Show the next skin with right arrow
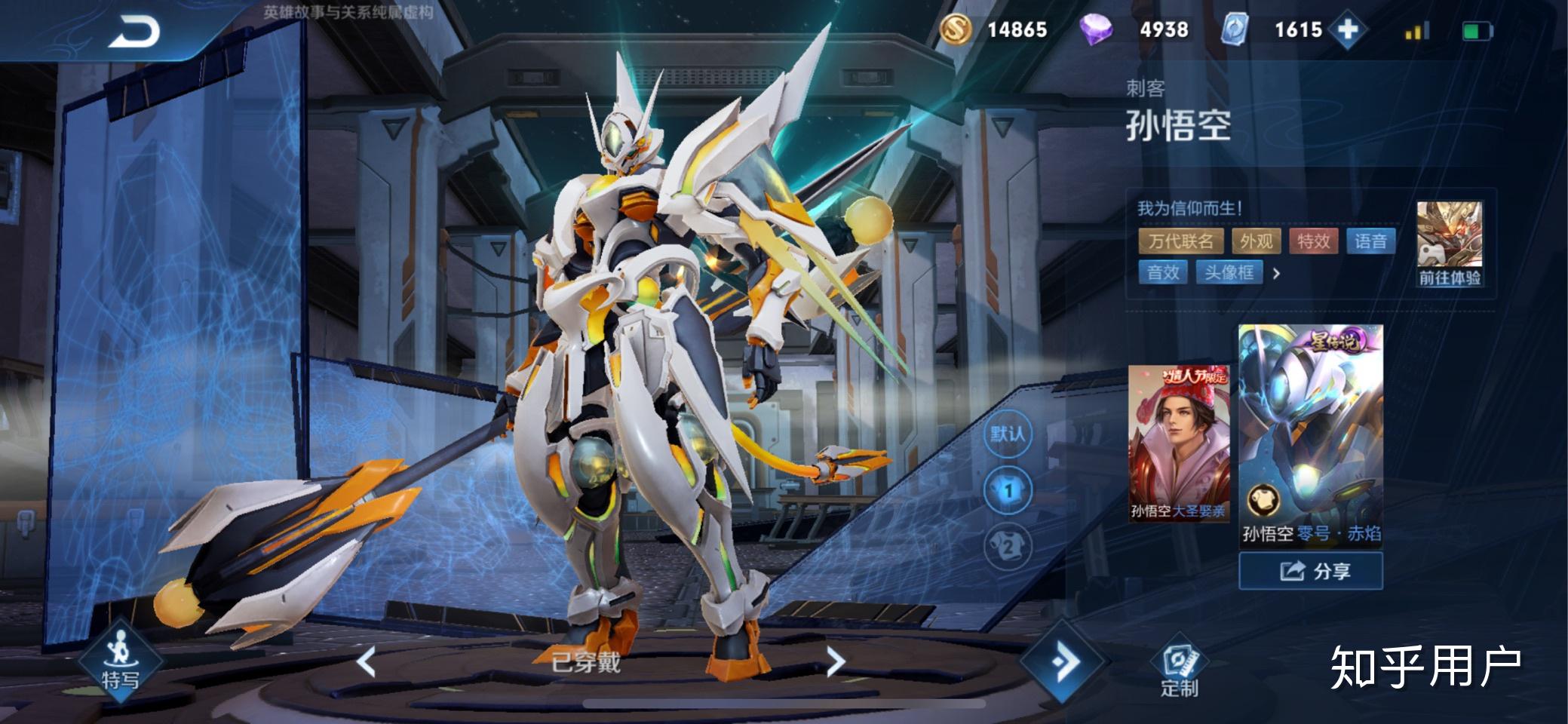 (836, 661)
